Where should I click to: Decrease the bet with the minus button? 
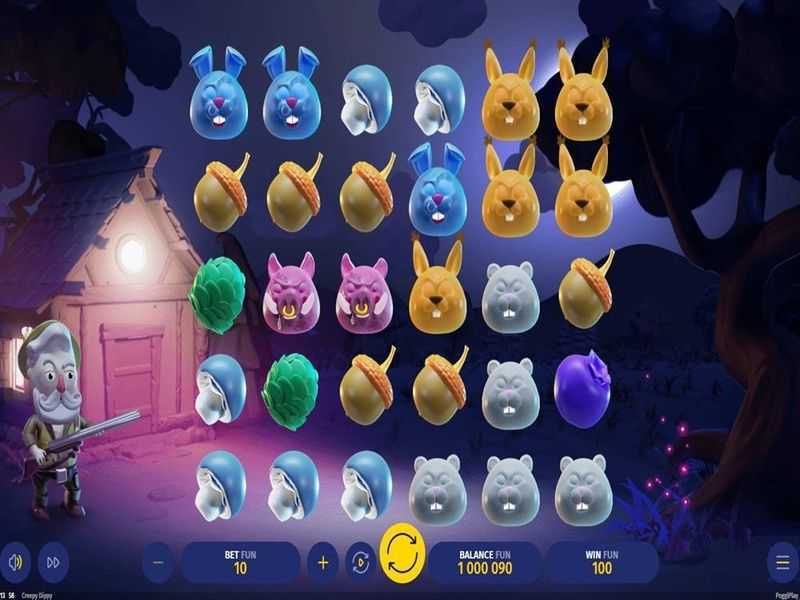coord(158,563)
